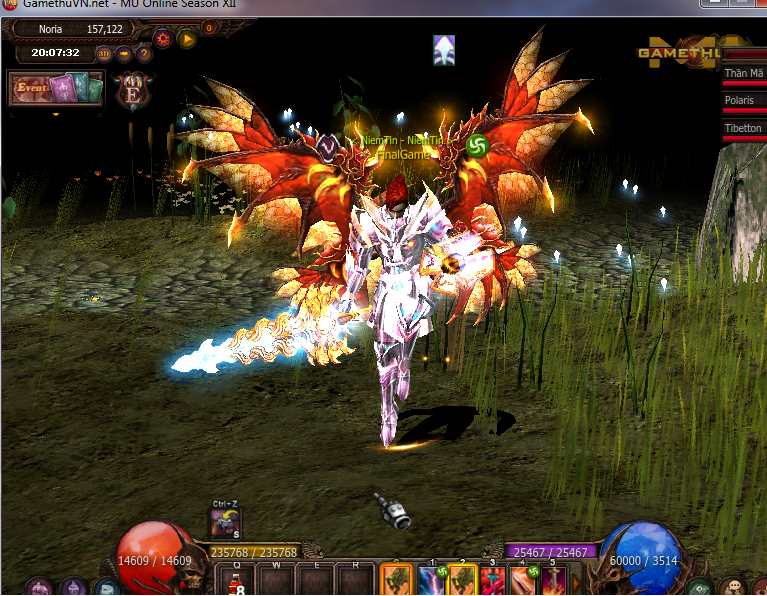Viewport: 767px width, 596px height.
Task: Toggle the 3D camera button
Action: pyautogui.click(x=104, y=53)
